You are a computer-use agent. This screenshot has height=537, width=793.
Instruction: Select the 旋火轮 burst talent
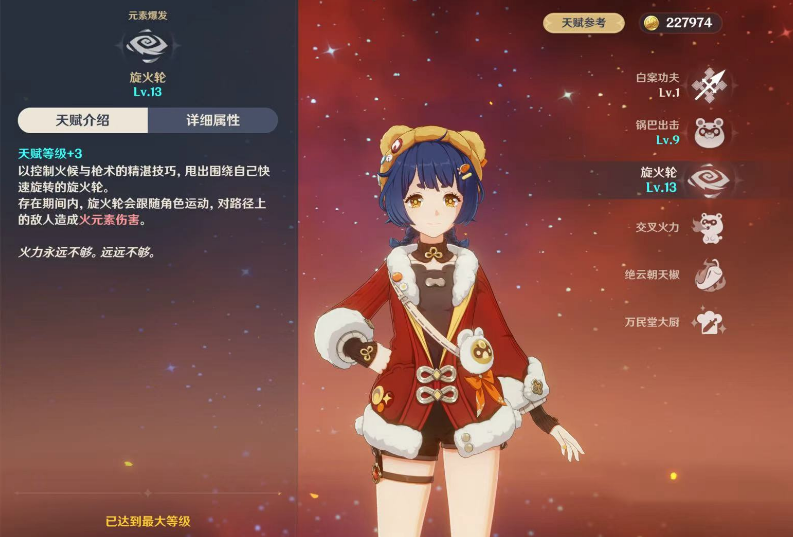pos(708,179)
